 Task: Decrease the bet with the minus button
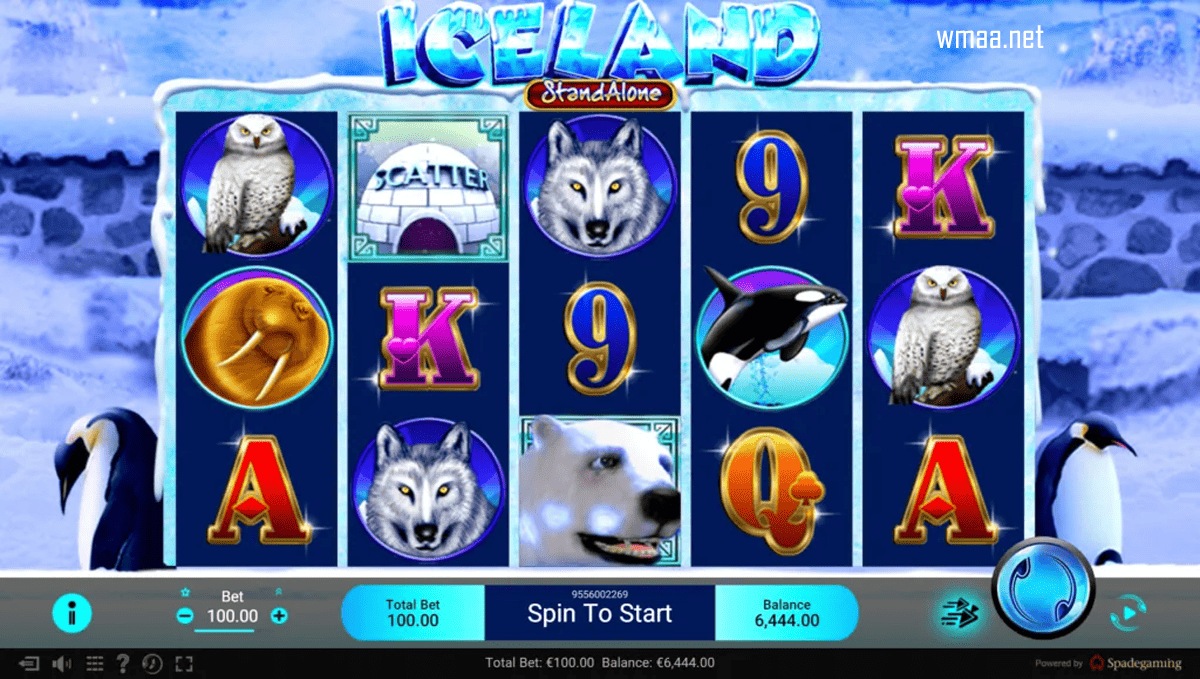pos(185,616)
